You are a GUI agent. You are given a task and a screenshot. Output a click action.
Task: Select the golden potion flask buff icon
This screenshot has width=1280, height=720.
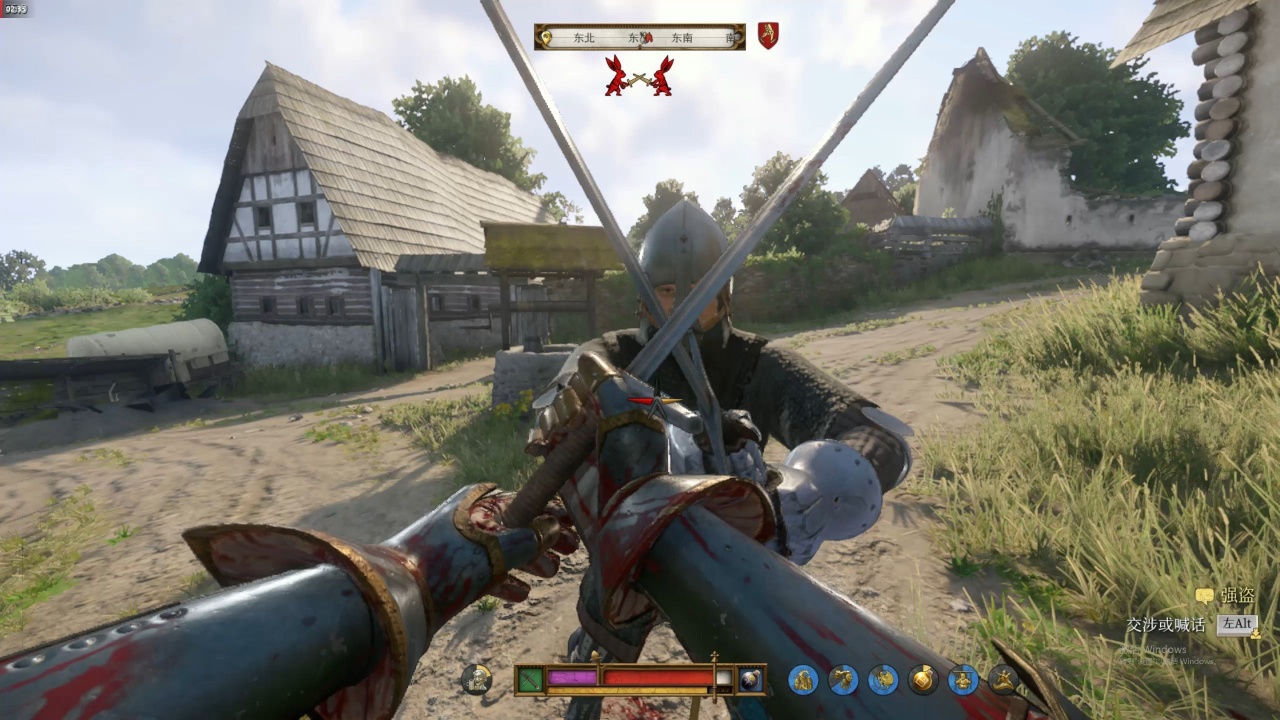[x=923, y=680]
